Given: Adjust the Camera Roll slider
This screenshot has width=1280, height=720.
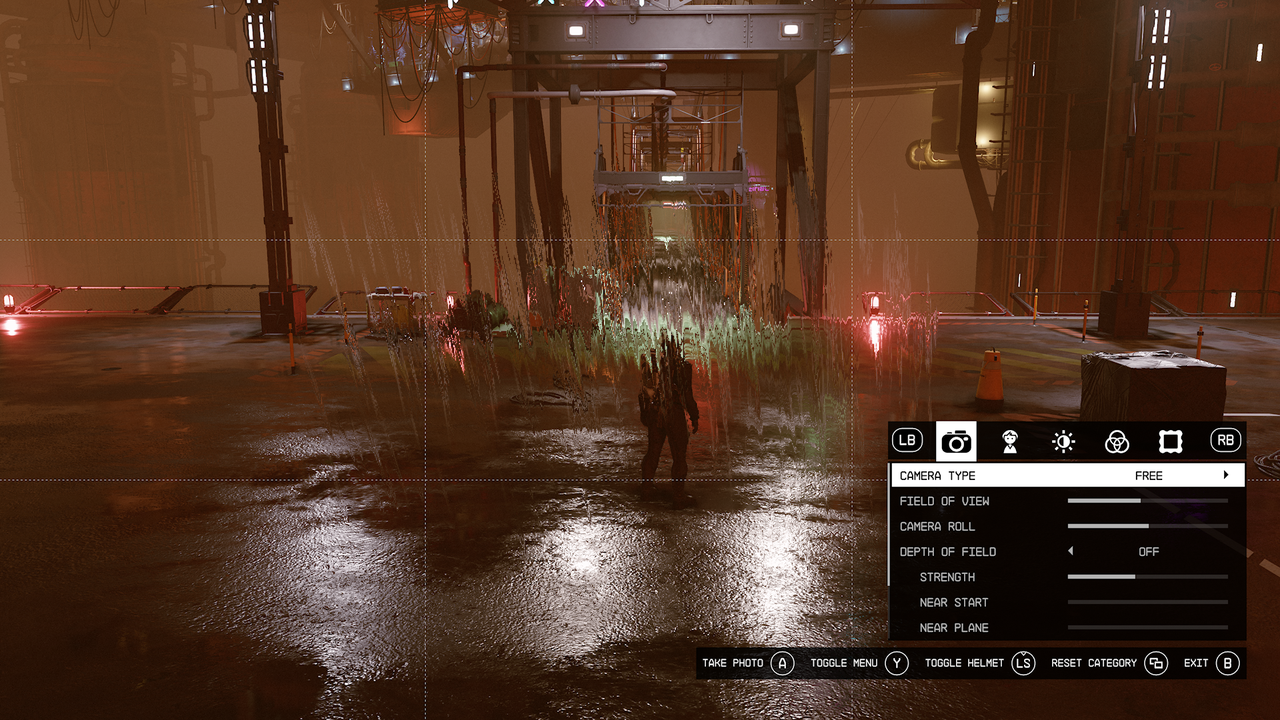Looking at the screenshot, I should 1148,525.
